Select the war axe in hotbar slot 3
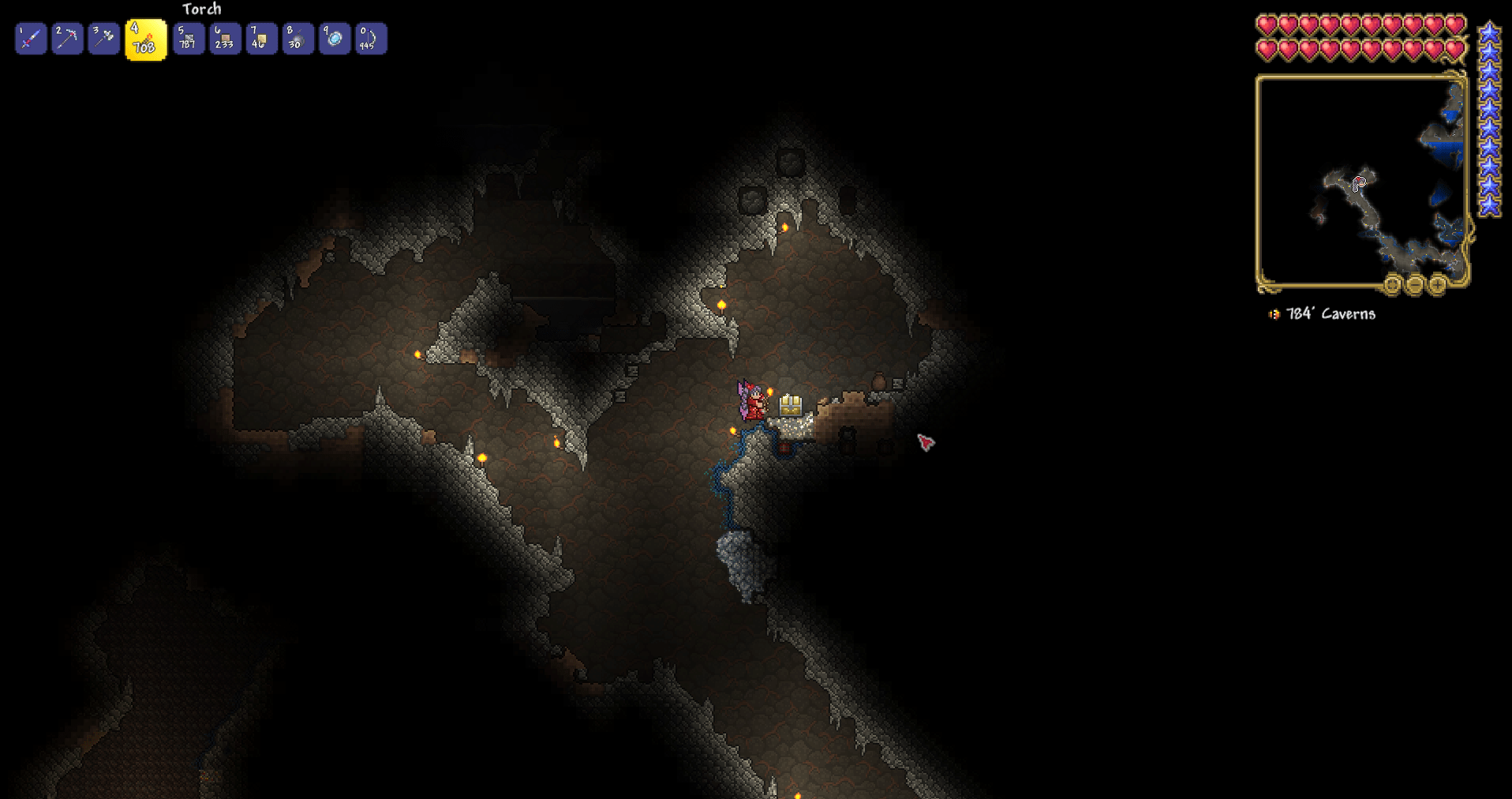 [x=103, y=38]
